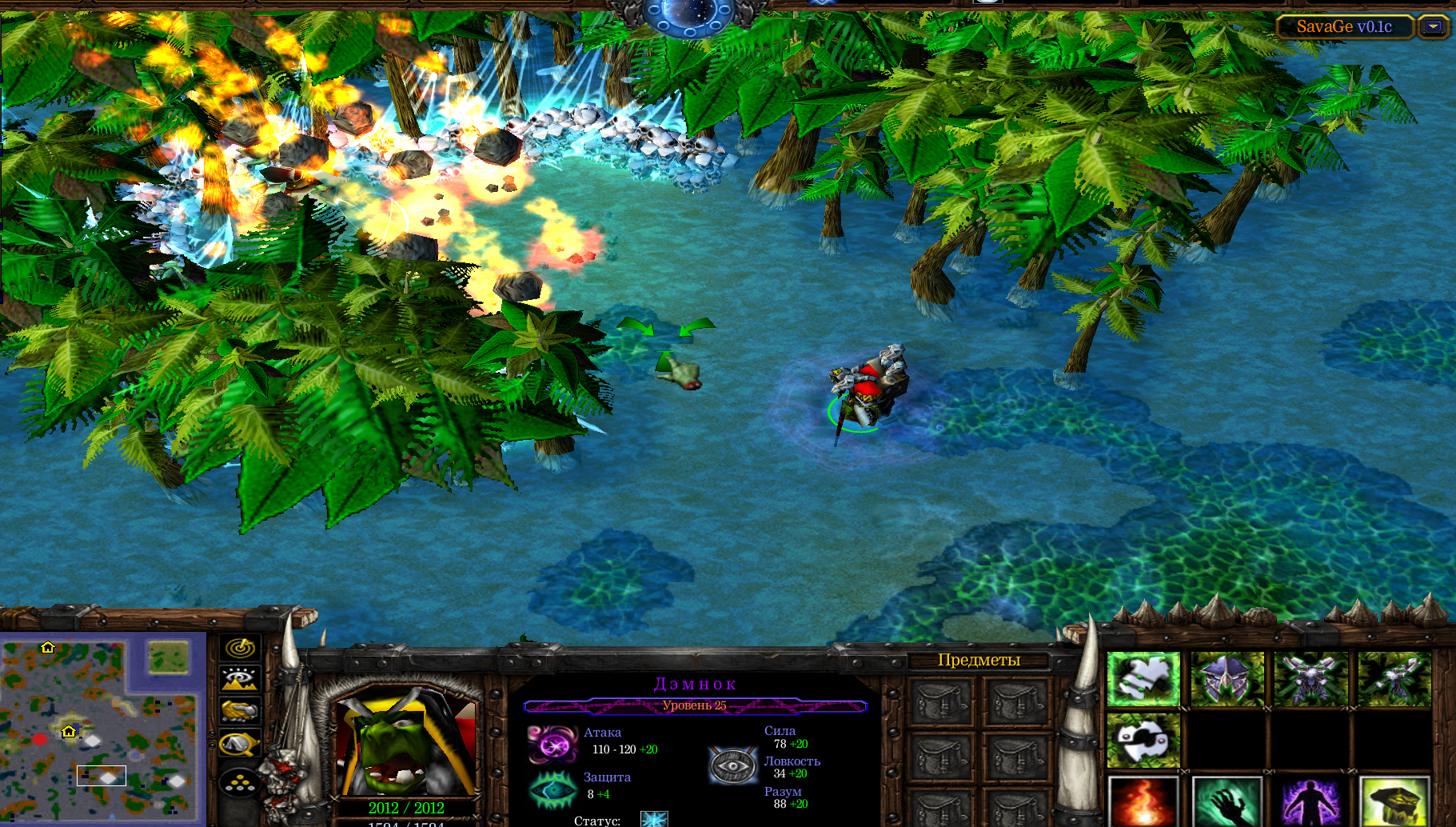Click the pink attack damage icon
The image size is (1456, 827).
(552, 744)
